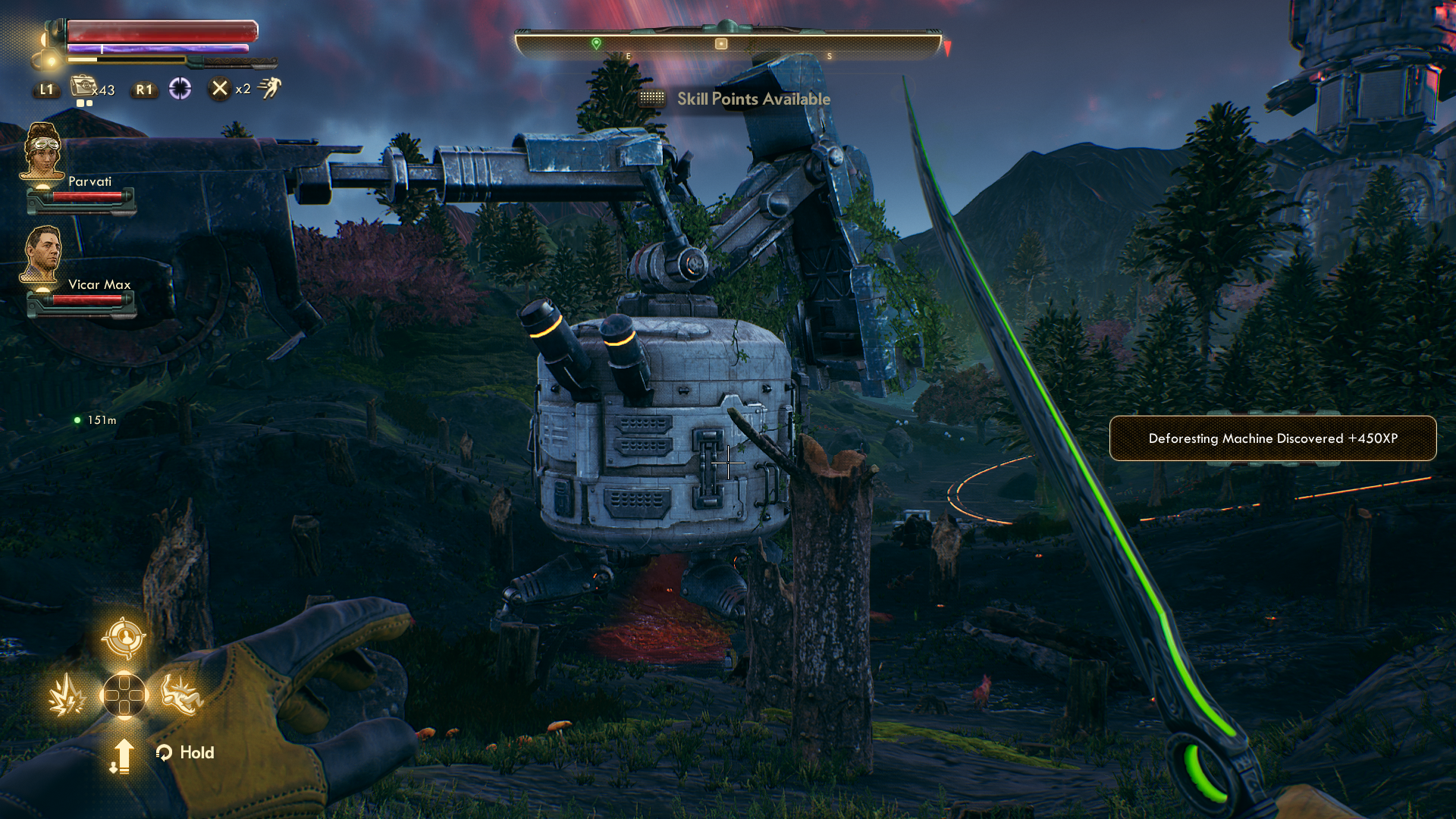Viewport: 1456px width, 819px height.
Task: Select the green quest marker on the compass
Action: (x=596, y=44)
